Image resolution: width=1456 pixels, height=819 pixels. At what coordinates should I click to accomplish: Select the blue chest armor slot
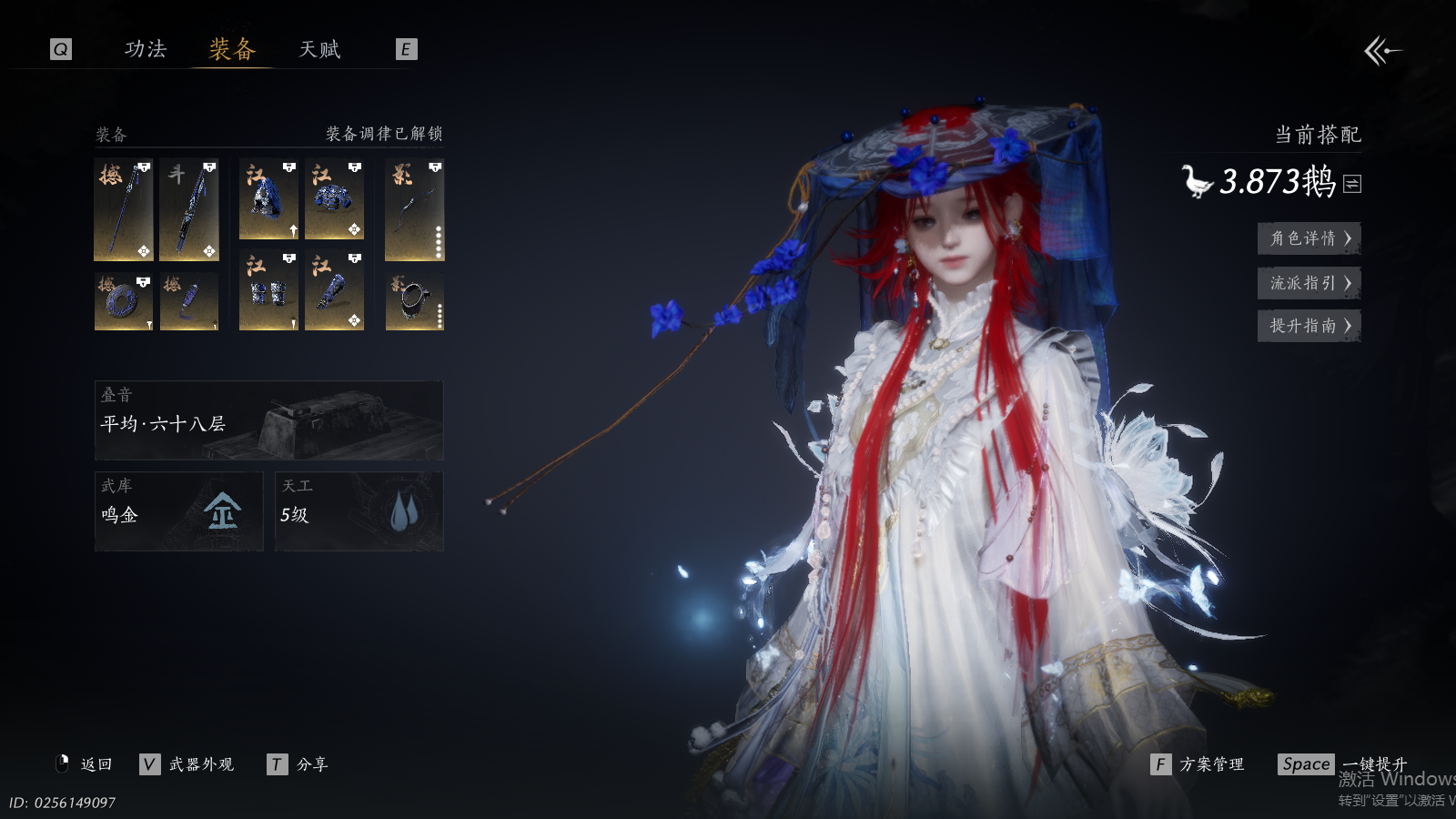pos(334,199)
